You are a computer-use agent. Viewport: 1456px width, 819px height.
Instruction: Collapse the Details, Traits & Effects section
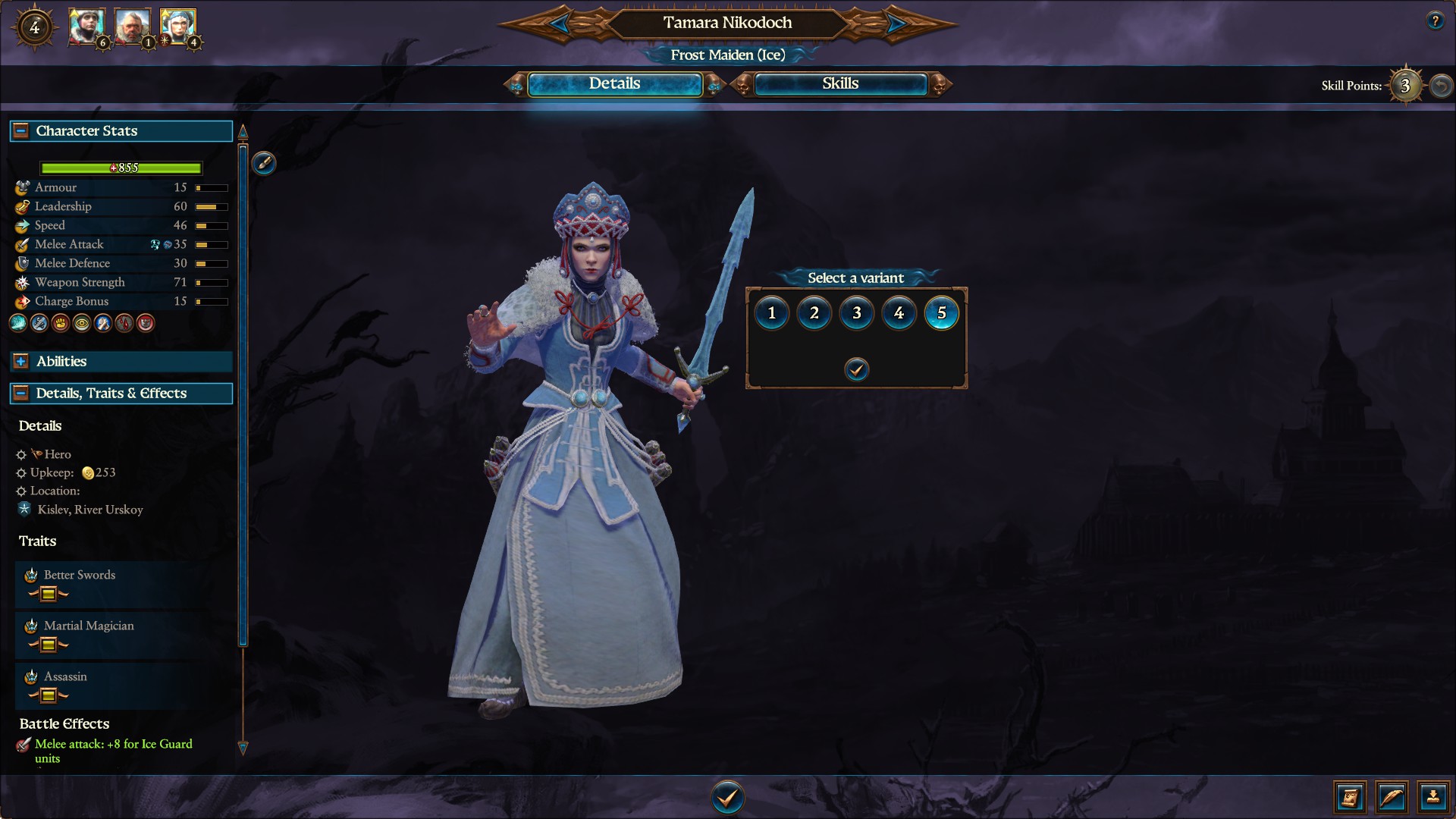pos(21,394)
